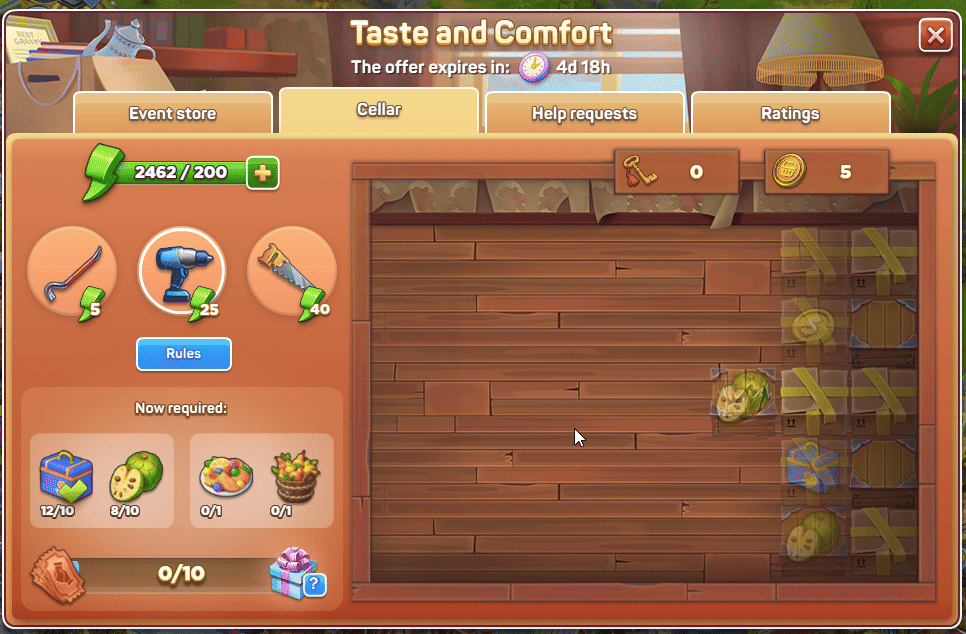Screen dimensions: 966x634
Task: Close the Taste and Comfort window
Action: 935,37
